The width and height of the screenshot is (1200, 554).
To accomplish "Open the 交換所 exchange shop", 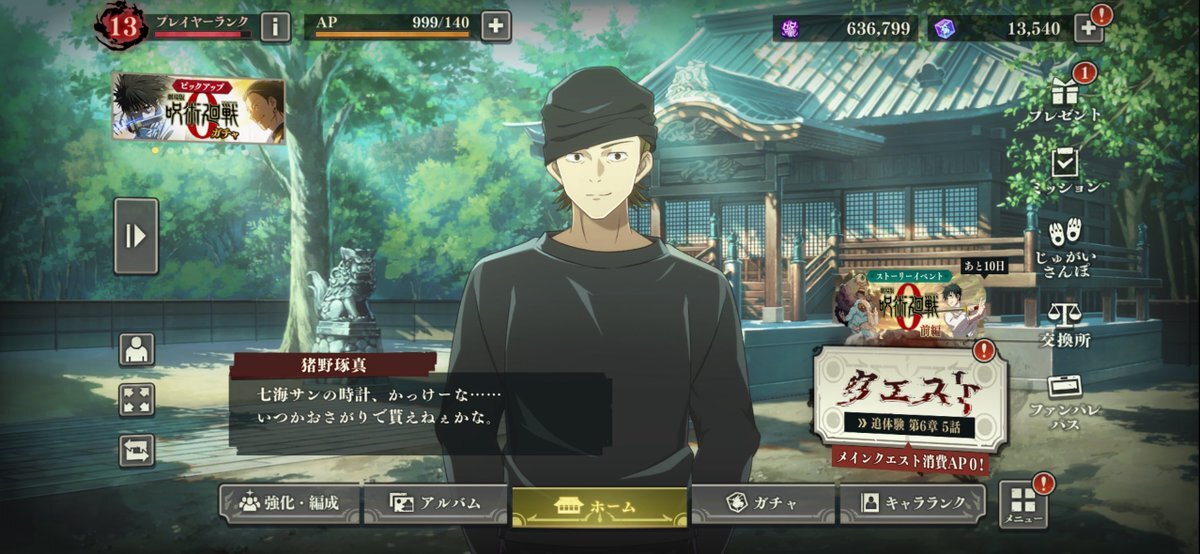I will 1066,324.
